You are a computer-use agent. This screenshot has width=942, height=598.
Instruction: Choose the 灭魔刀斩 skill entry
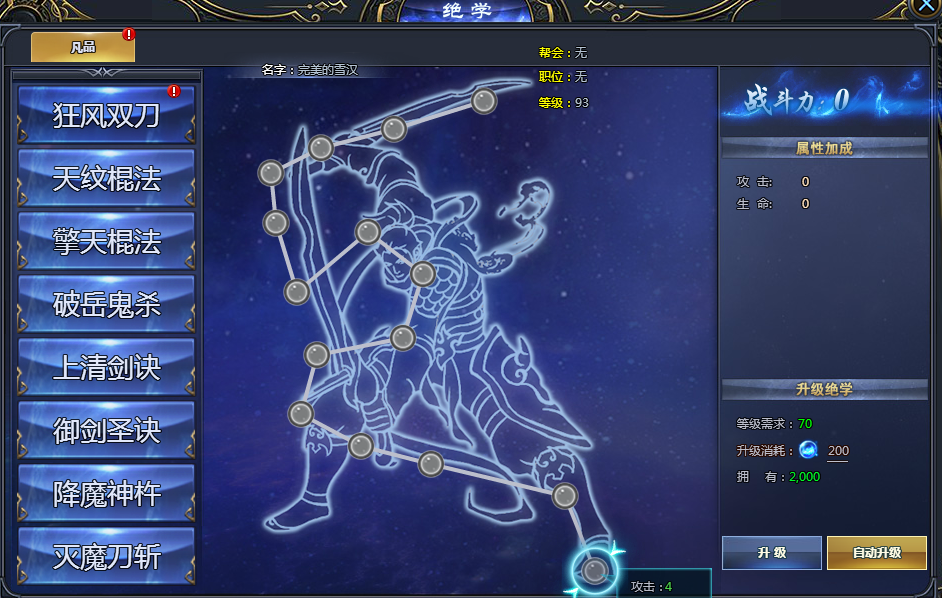(106, 556)
